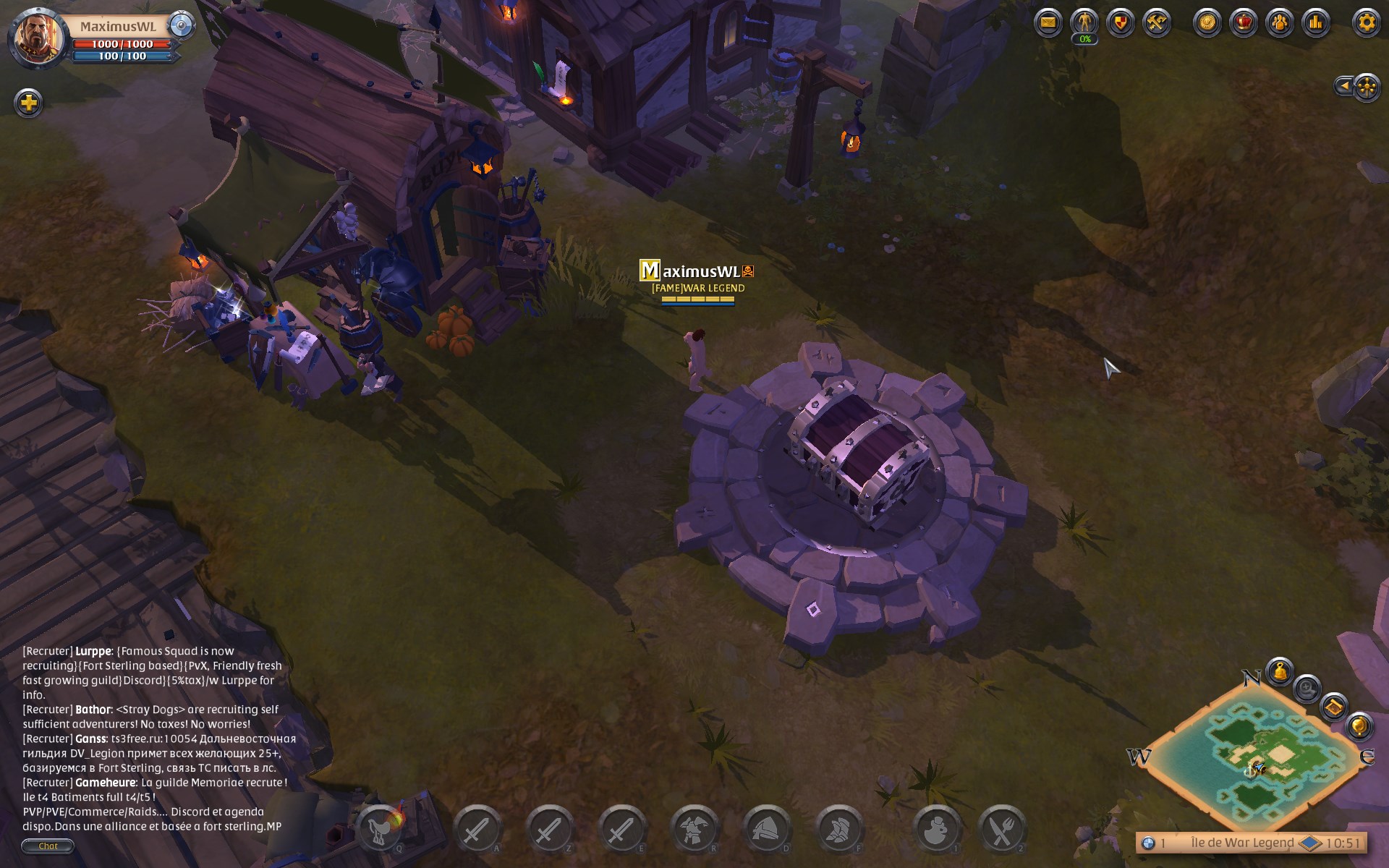The width and height of the screenshot is (1389, 868).
Task: Open the gold coin currency icon
Action: click(x=1207, y=22)
